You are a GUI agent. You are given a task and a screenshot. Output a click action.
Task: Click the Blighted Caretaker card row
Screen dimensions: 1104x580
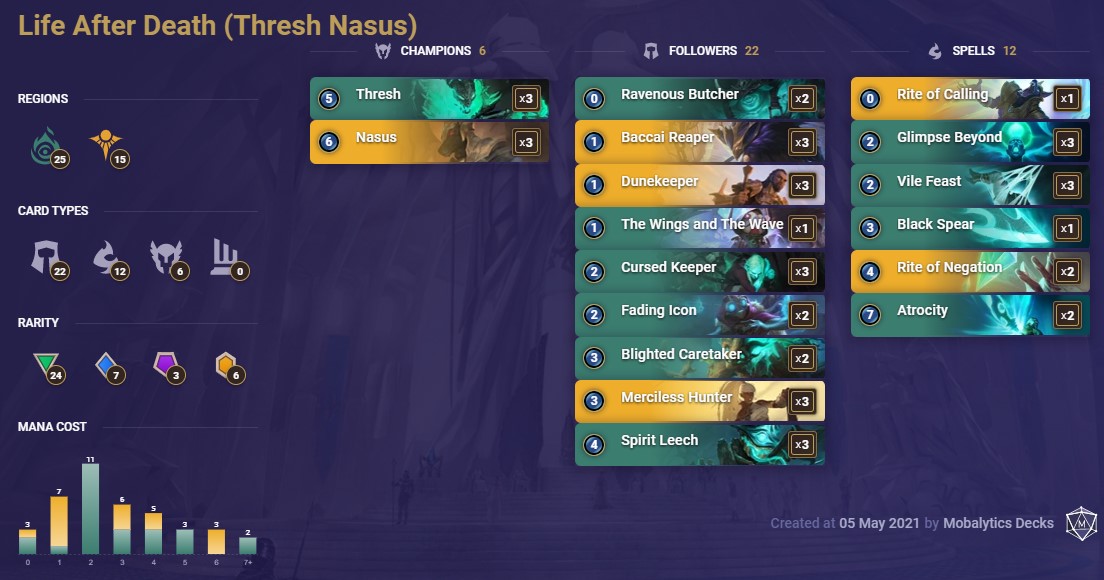coord(699,358)
